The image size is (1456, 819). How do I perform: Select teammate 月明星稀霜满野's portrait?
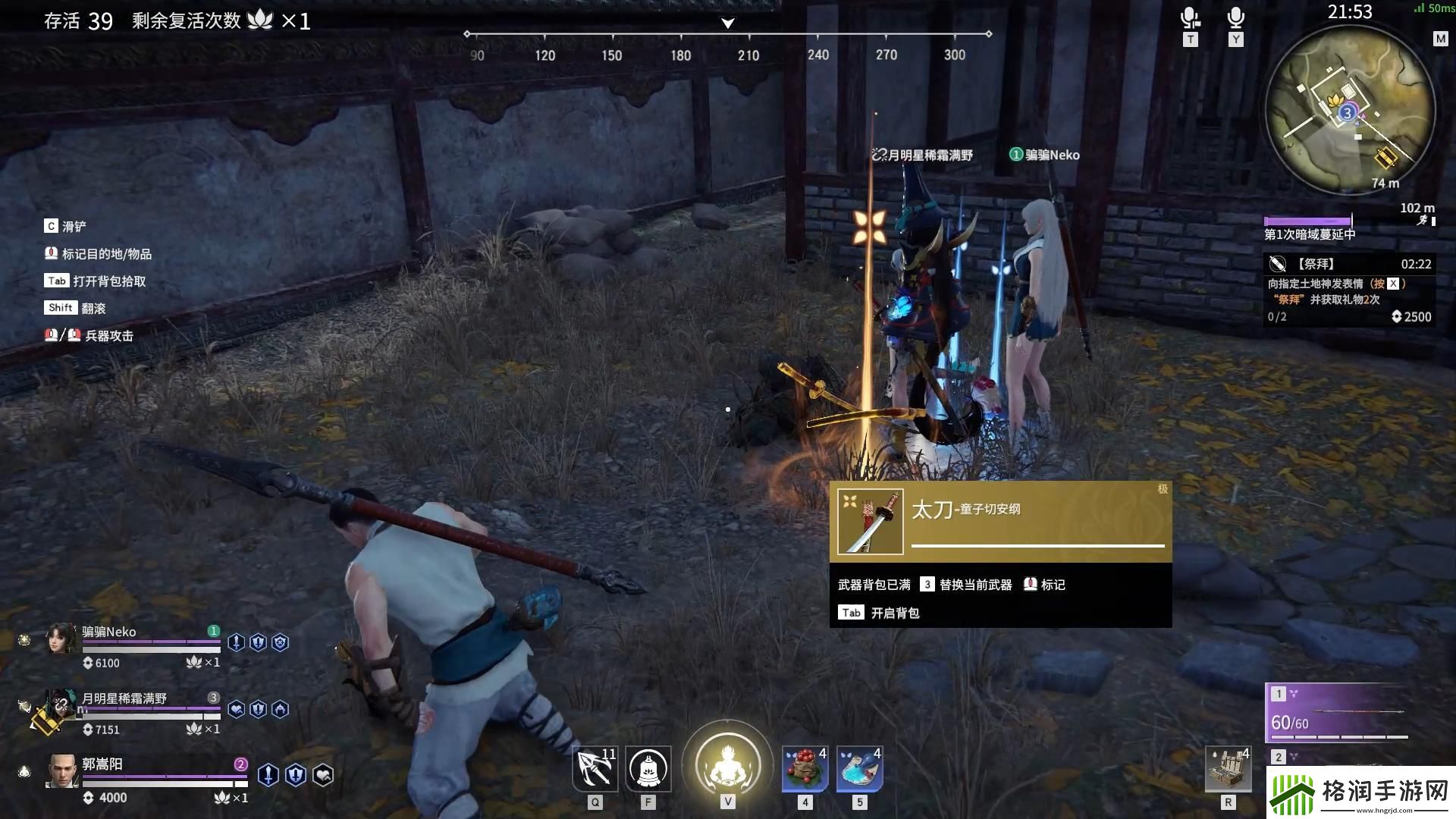(60, 707)
